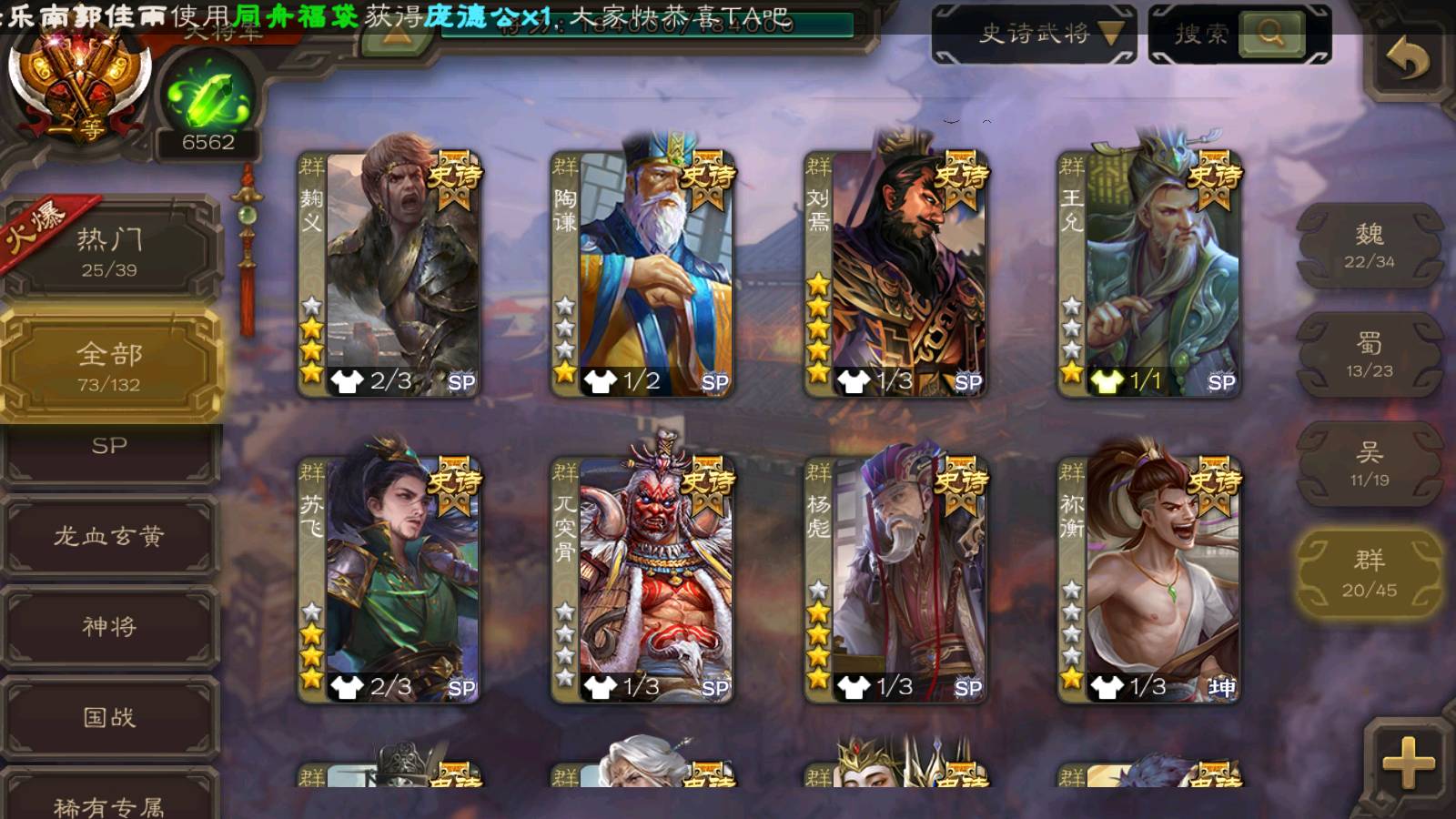Select the 麴义 hero card

pos(391,273)
